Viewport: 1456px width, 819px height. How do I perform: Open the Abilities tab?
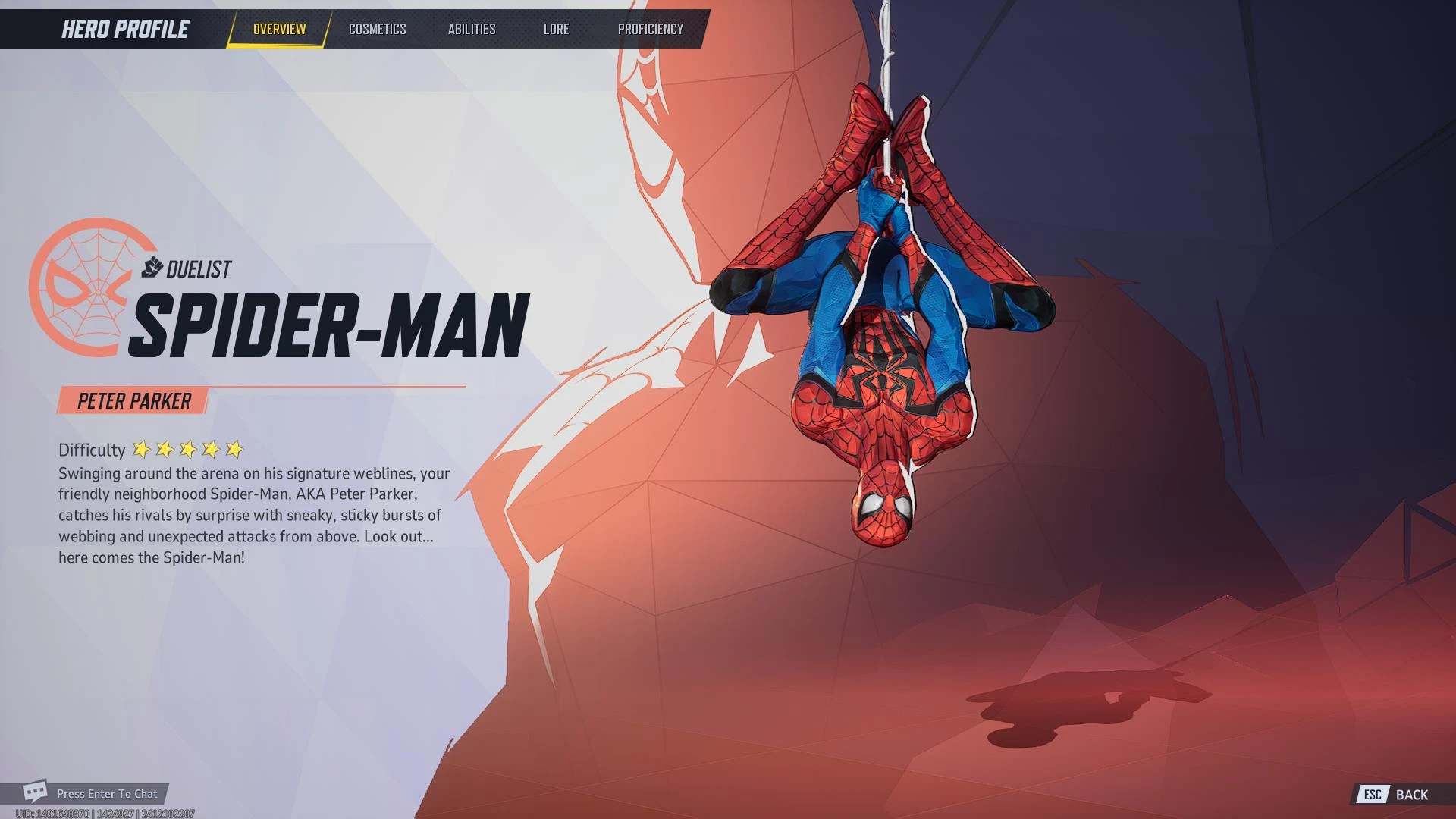point(472,29)
